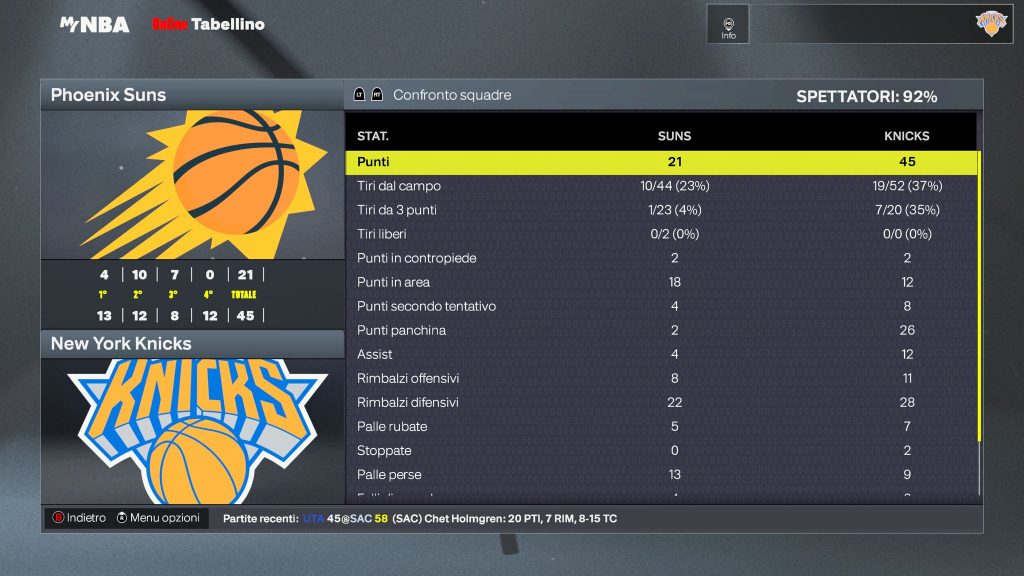
Task: Open the Info button at the top
Action: tap(728, 24)
